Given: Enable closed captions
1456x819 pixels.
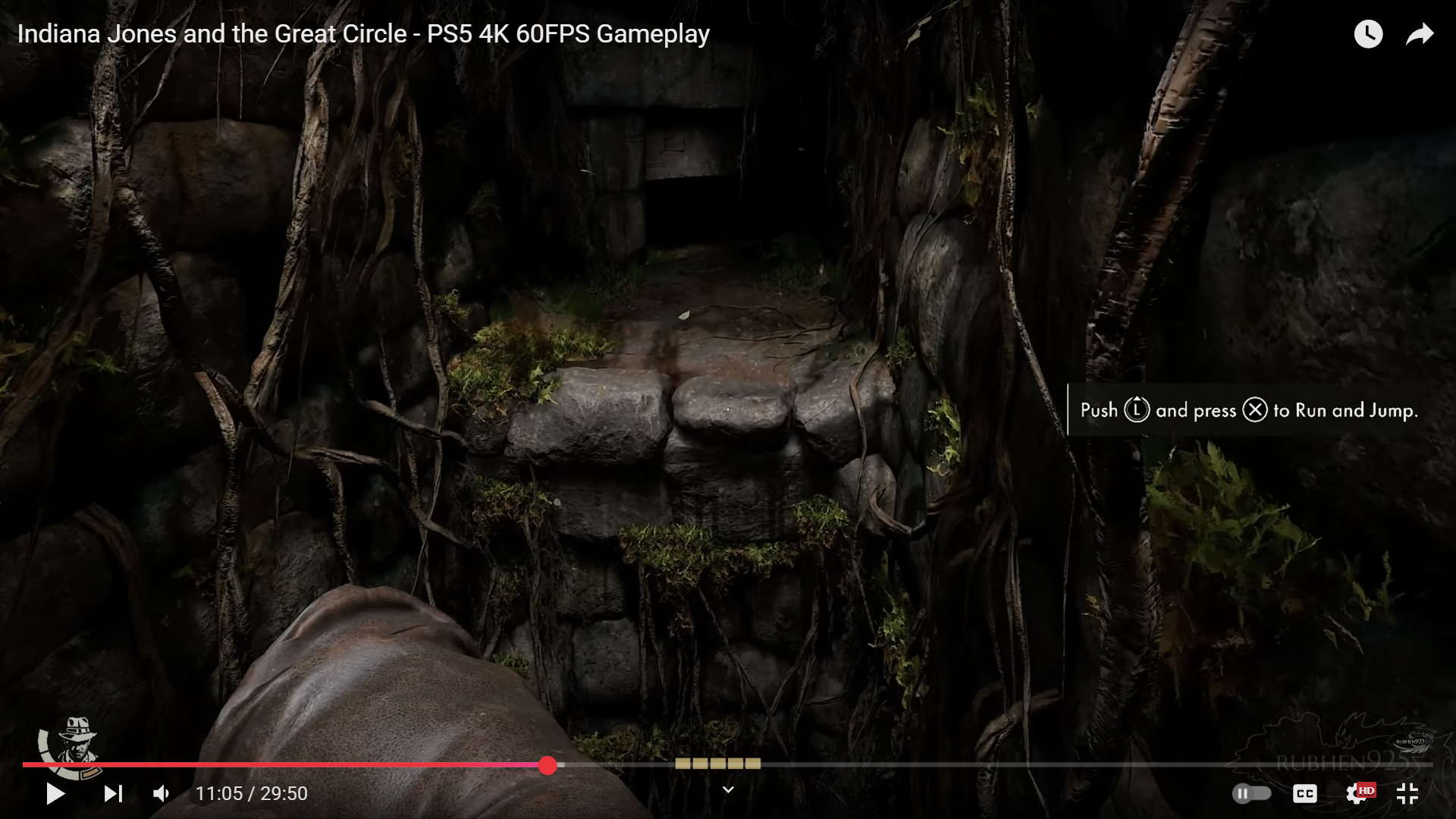Looking at the screenshot, I should (1305, 793).
